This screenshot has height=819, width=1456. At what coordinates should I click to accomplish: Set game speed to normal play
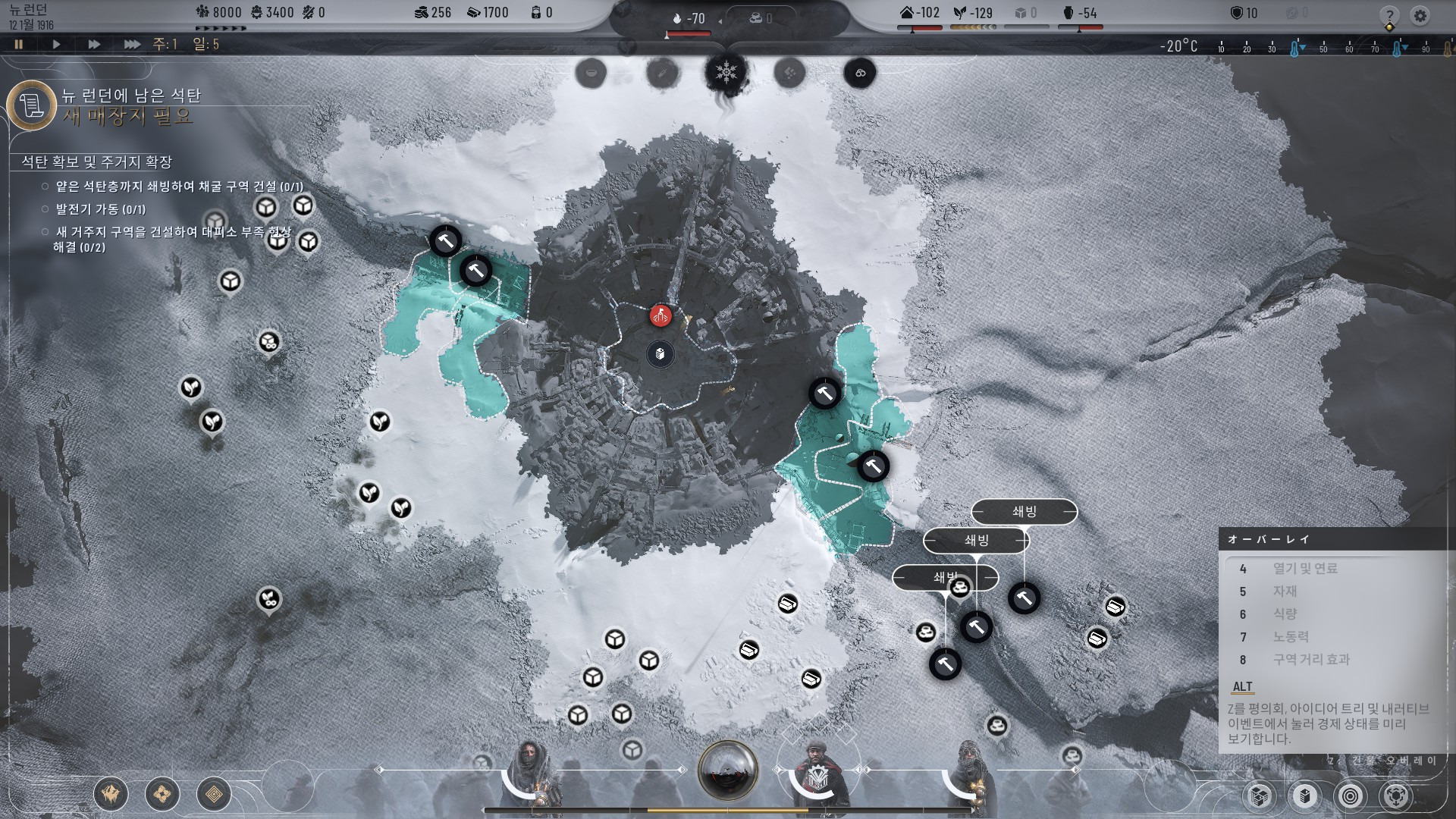click(x=56, y=44)
